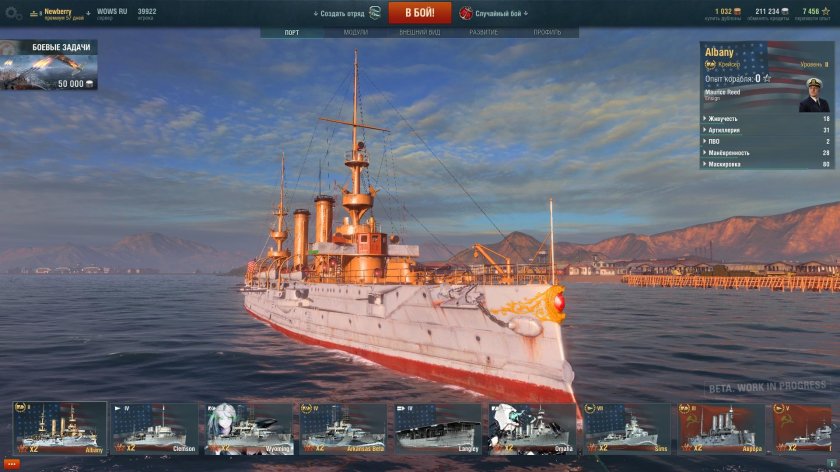Select the Arkansas Beta ship
The height and width of the screenshot is (472, 840).
343,428
